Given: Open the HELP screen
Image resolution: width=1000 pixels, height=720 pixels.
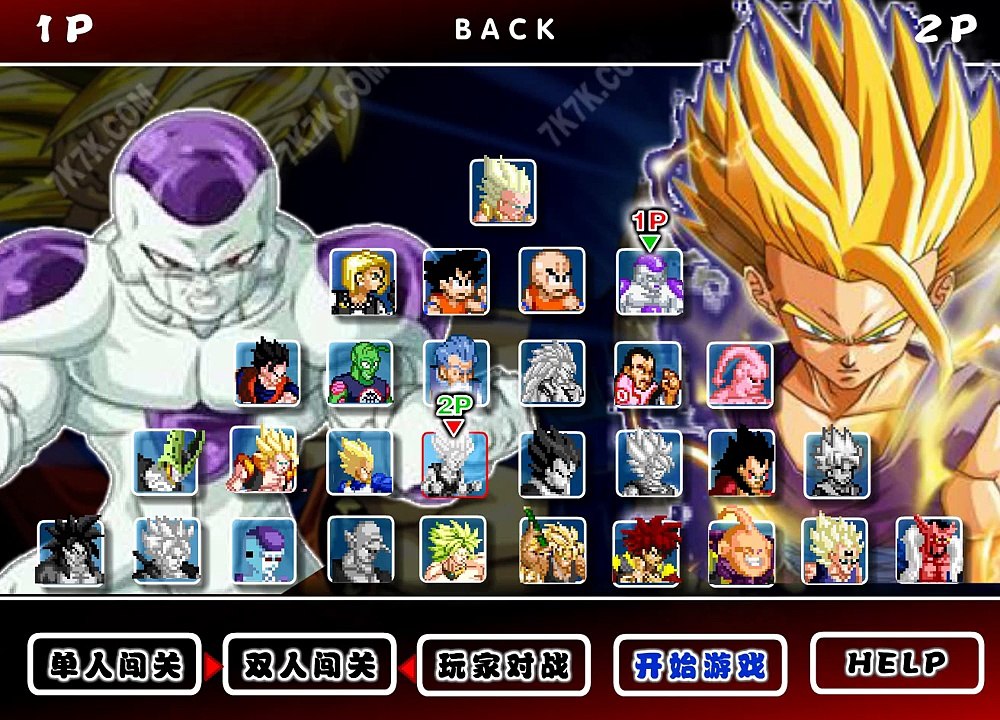Looking at the screenshot, I should (896, 662).
